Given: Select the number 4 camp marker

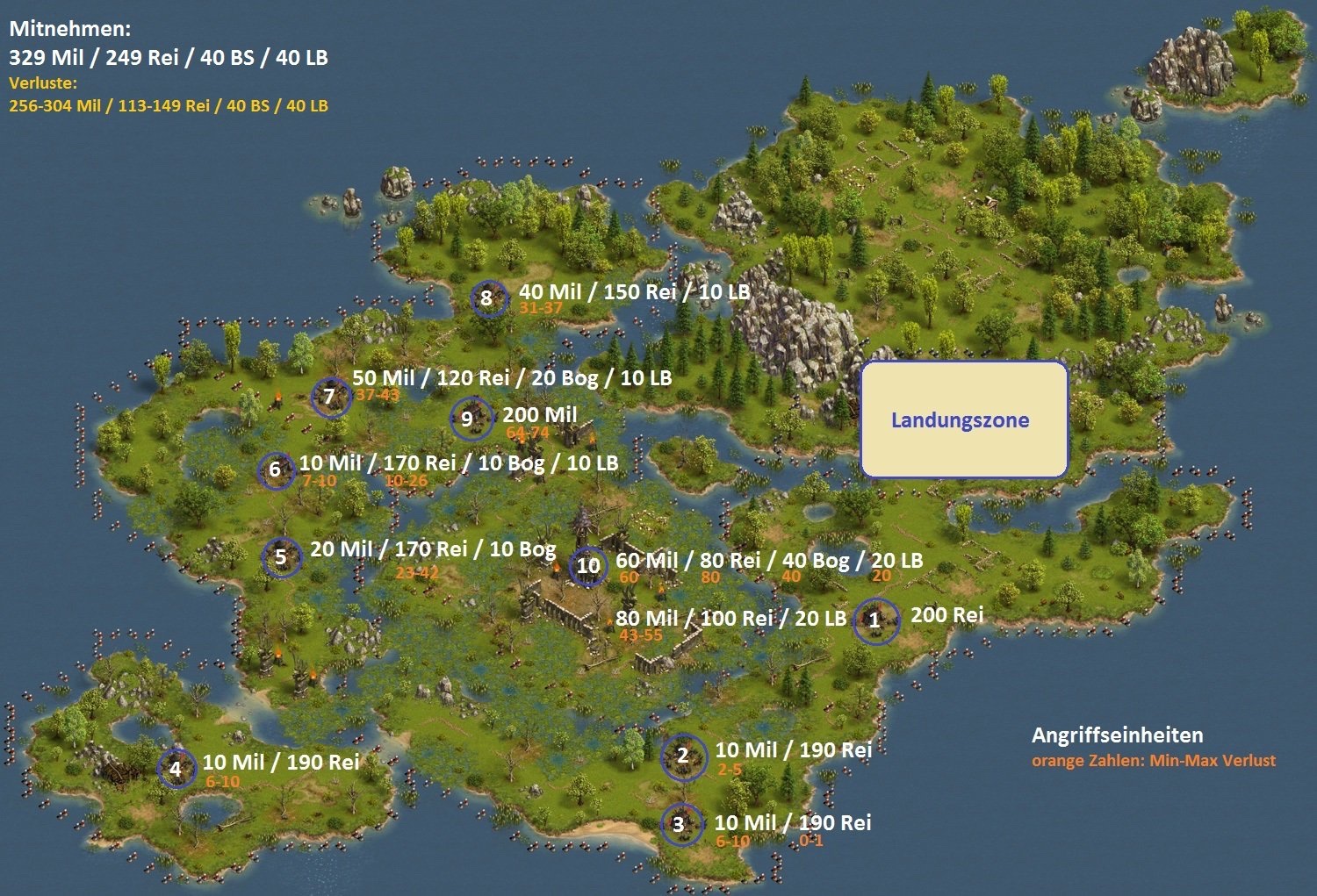Looking at the screenshot, I should 176,769.
